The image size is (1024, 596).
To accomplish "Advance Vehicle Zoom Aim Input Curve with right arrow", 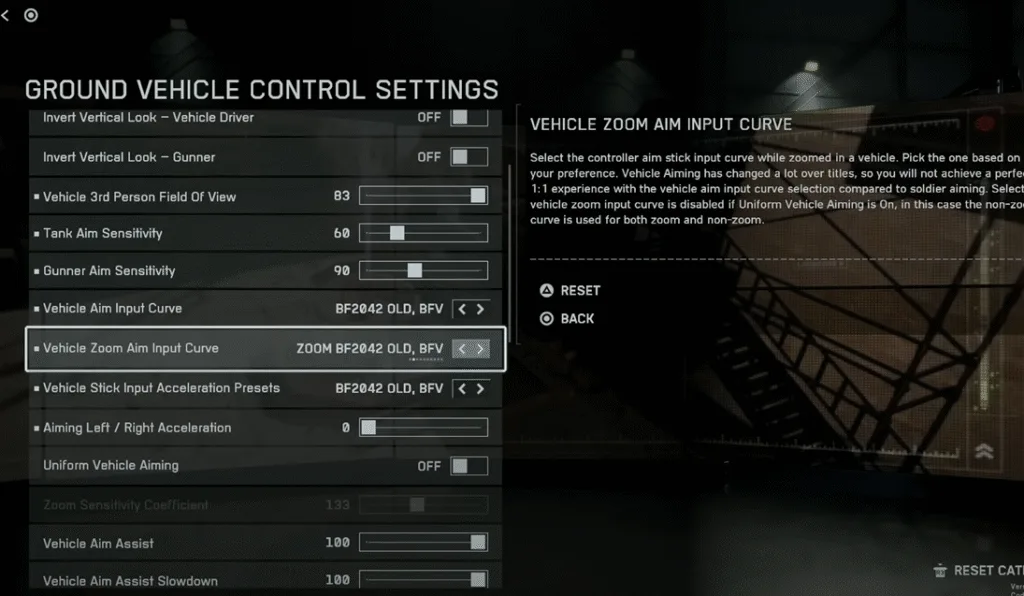I will click(481, 349).
